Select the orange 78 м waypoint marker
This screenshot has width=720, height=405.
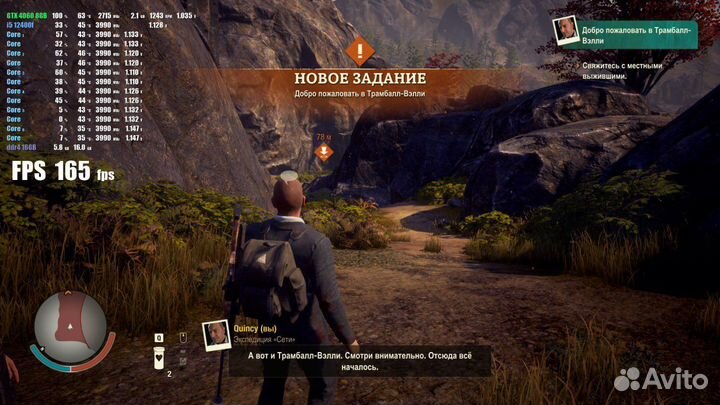(323, 152)
